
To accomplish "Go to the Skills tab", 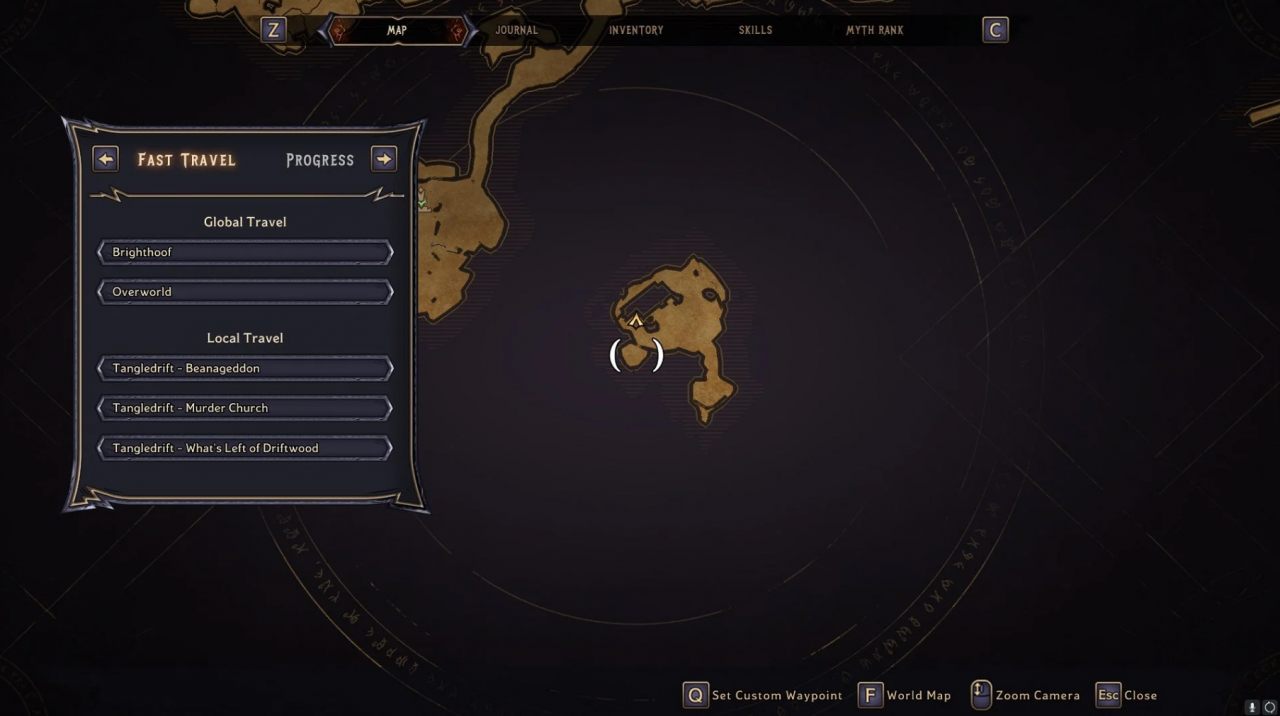I will click(x=755, y=30).
